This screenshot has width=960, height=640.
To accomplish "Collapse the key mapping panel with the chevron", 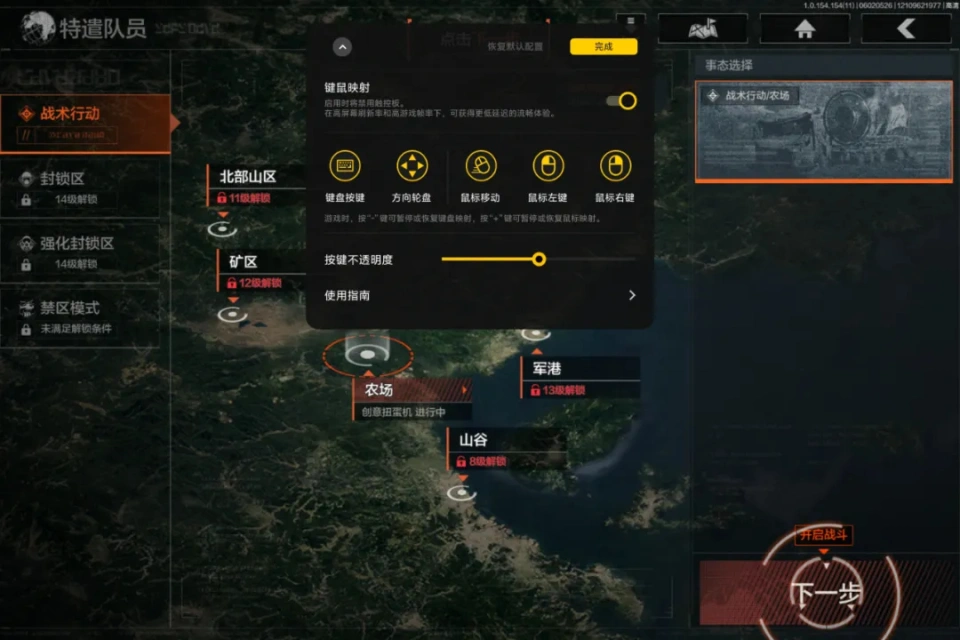I will pyautogui.click(x=342, y=47).
